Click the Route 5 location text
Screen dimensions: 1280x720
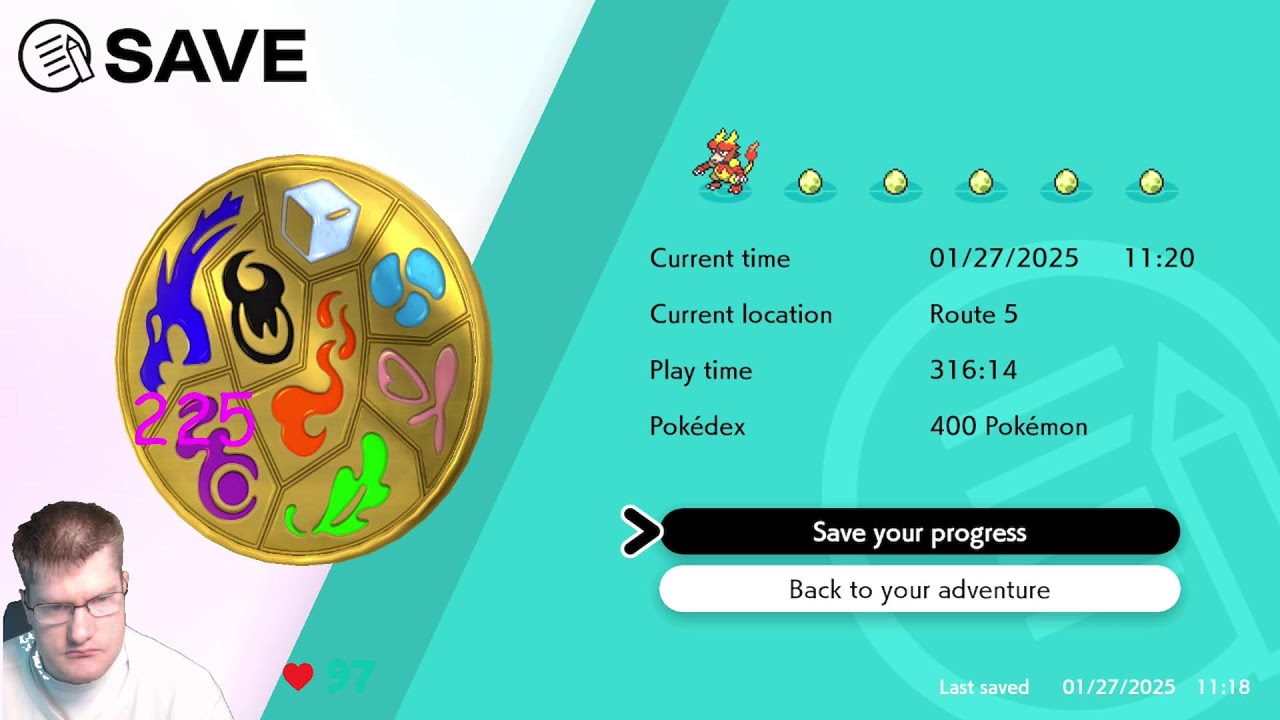tap(973, 314)
